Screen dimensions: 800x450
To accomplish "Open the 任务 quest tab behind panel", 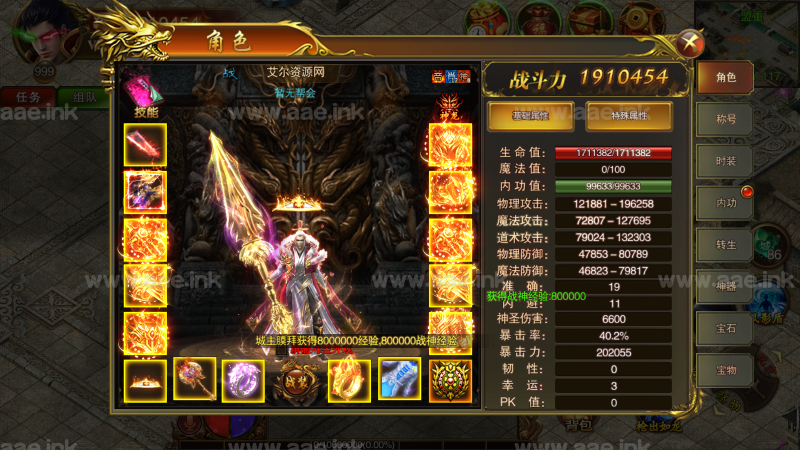I will point(28,97).
